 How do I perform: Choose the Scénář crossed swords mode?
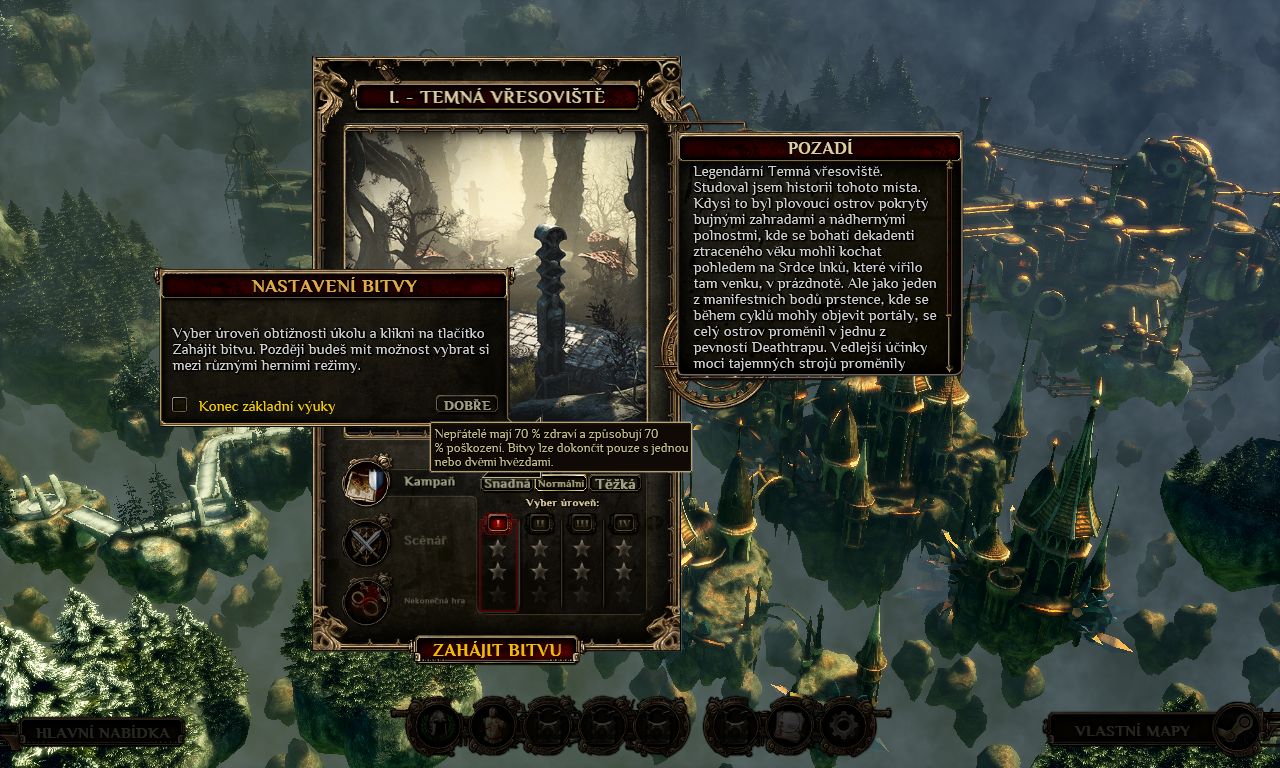[366, 542]
